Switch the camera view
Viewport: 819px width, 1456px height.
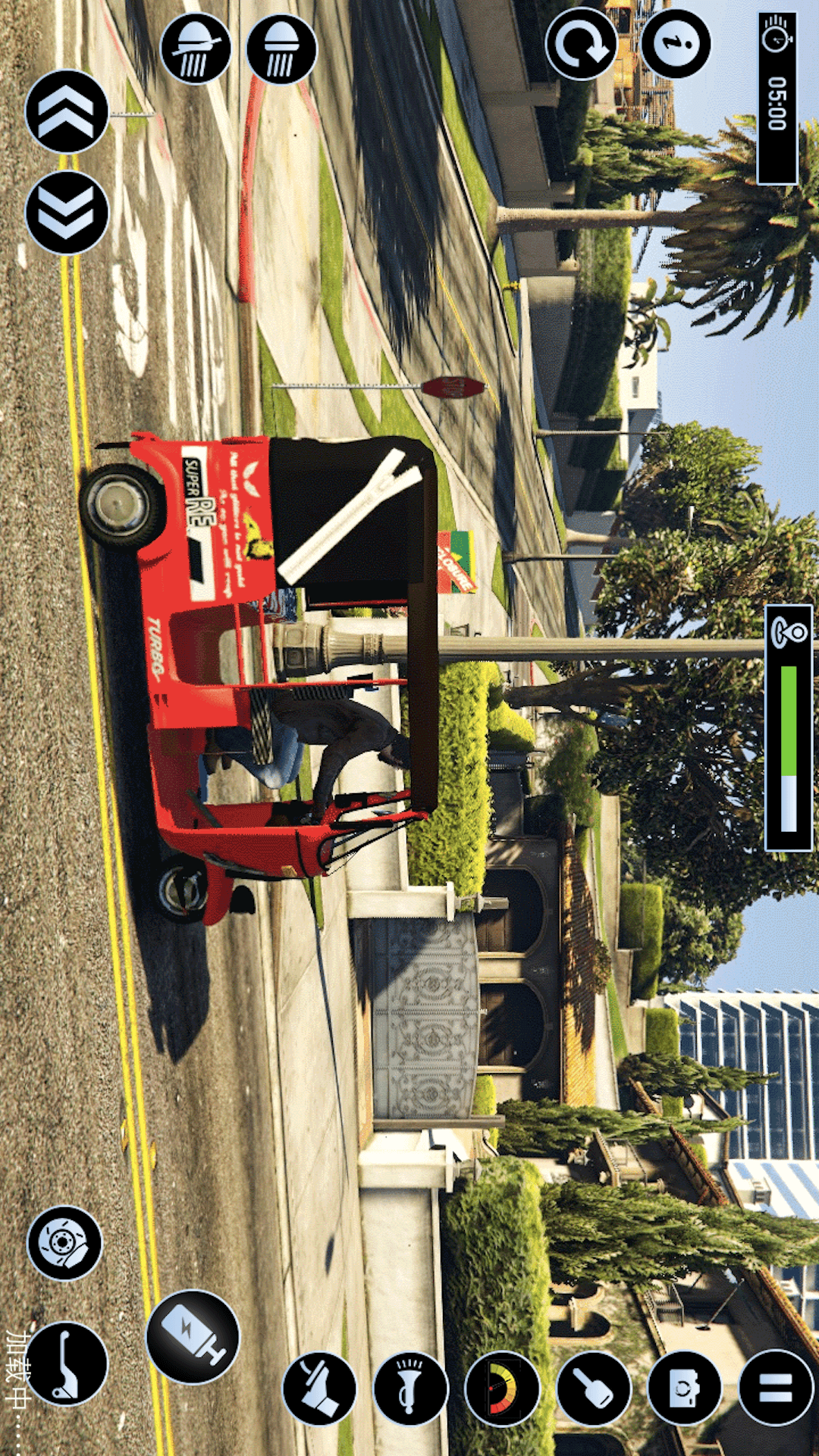pos(685,1389)
